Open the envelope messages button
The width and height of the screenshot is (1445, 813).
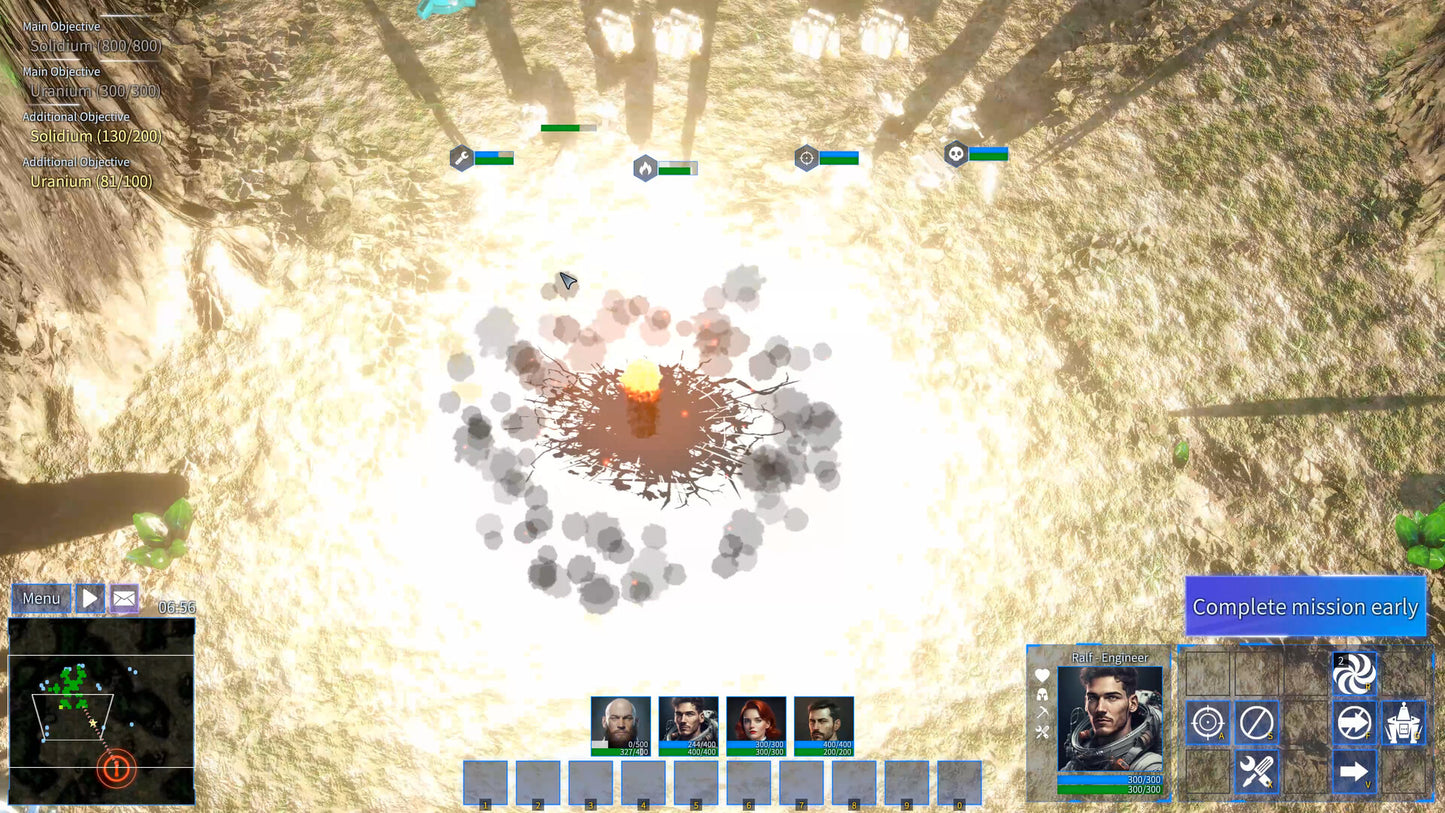124,599
